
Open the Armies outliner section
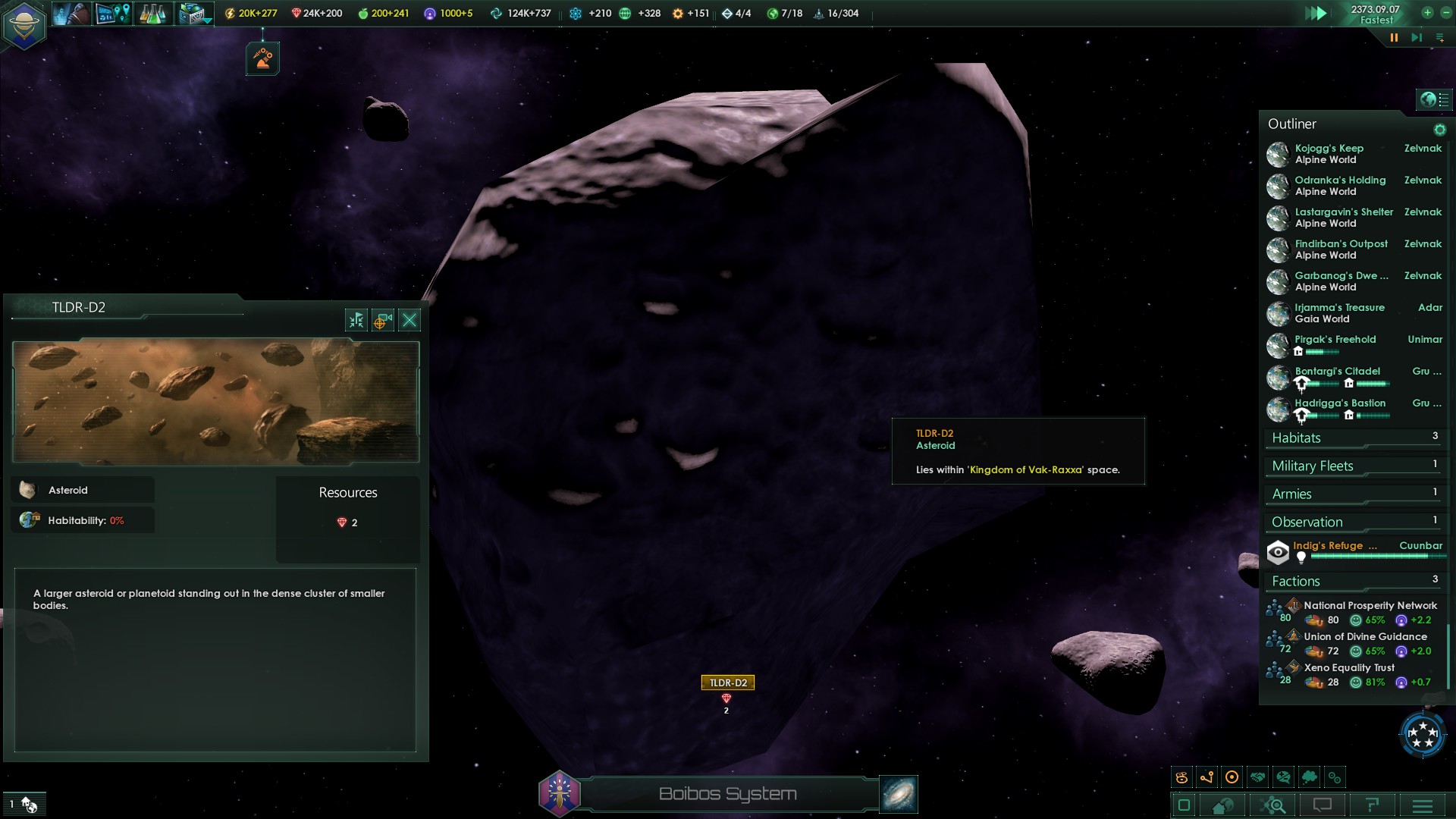(1291, 494)
